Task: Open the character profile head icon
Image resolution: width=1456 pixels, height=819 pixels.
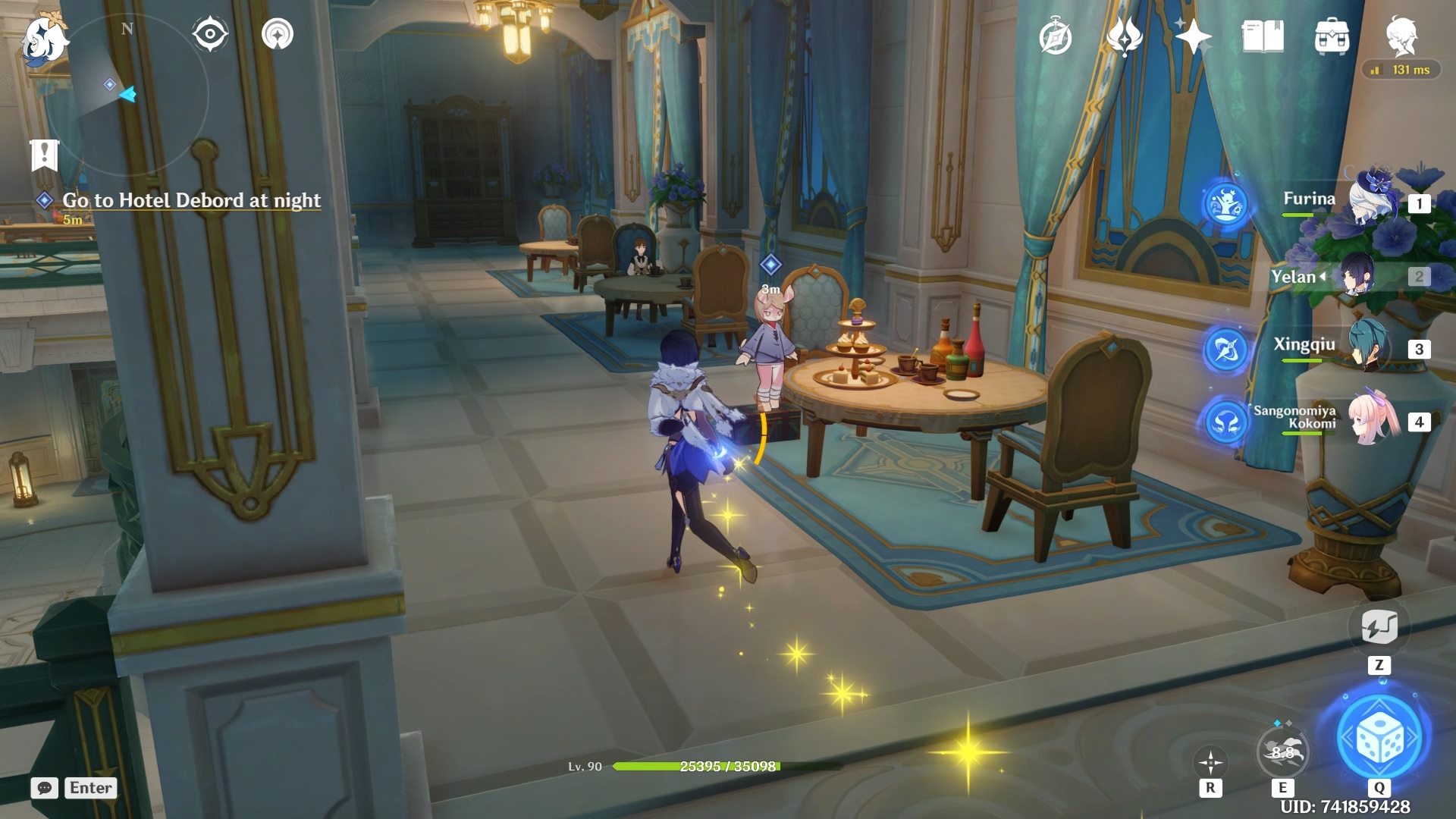Action: click(x=1401, y=36)
